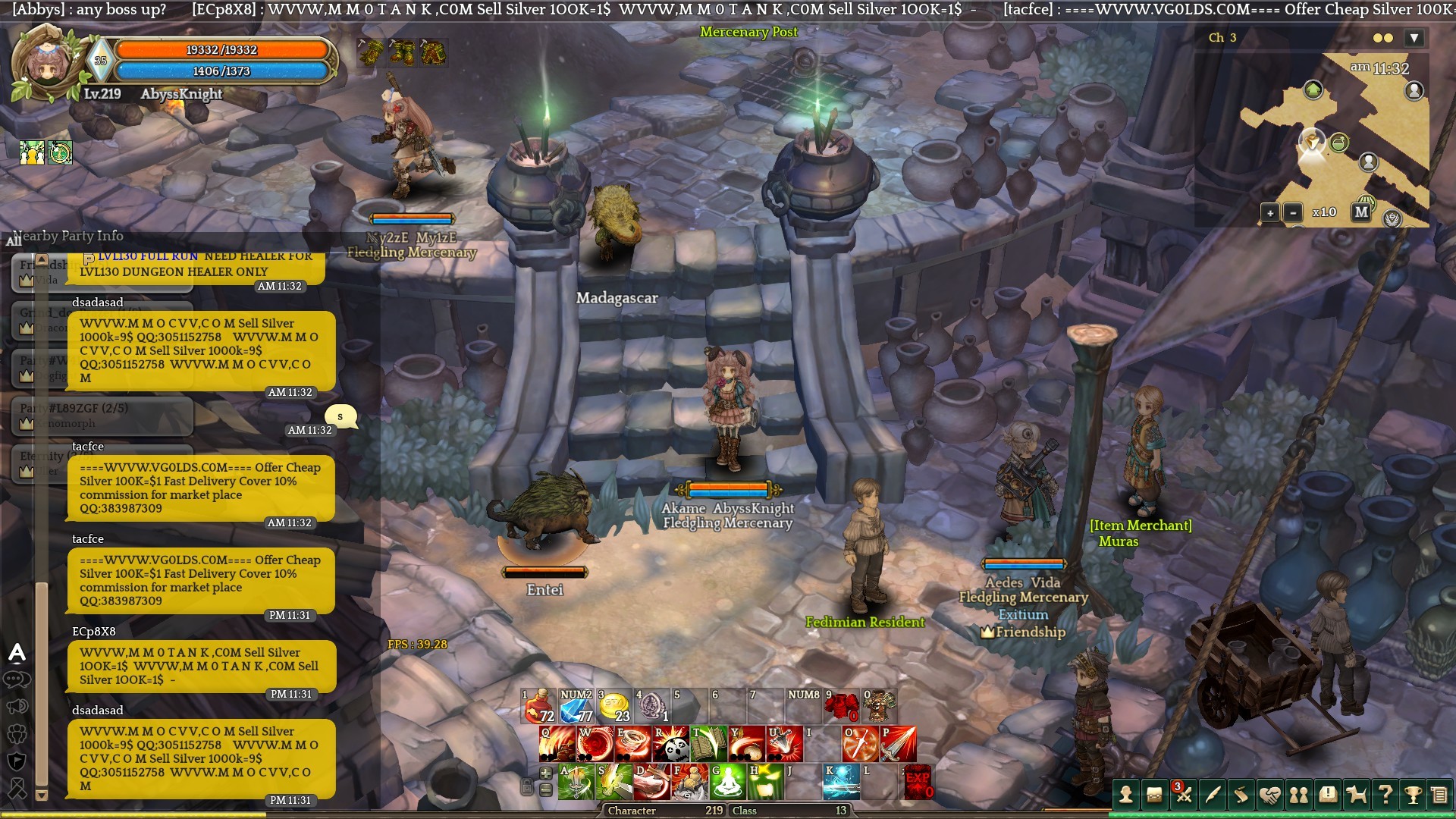Activate the skull skill on R

coord(671,744)
